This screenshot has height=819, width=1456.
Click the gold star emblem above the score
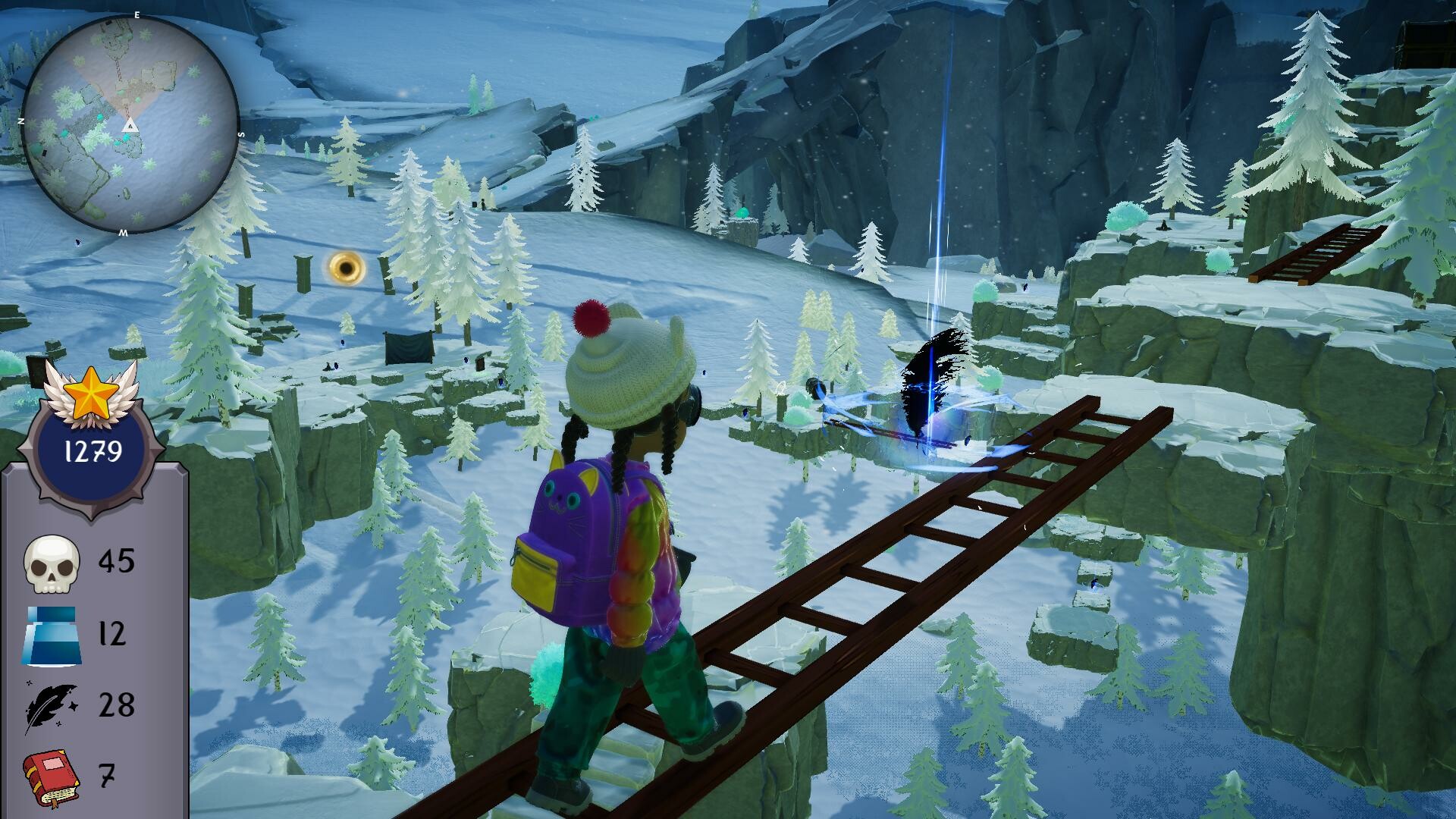pos(91,388)
